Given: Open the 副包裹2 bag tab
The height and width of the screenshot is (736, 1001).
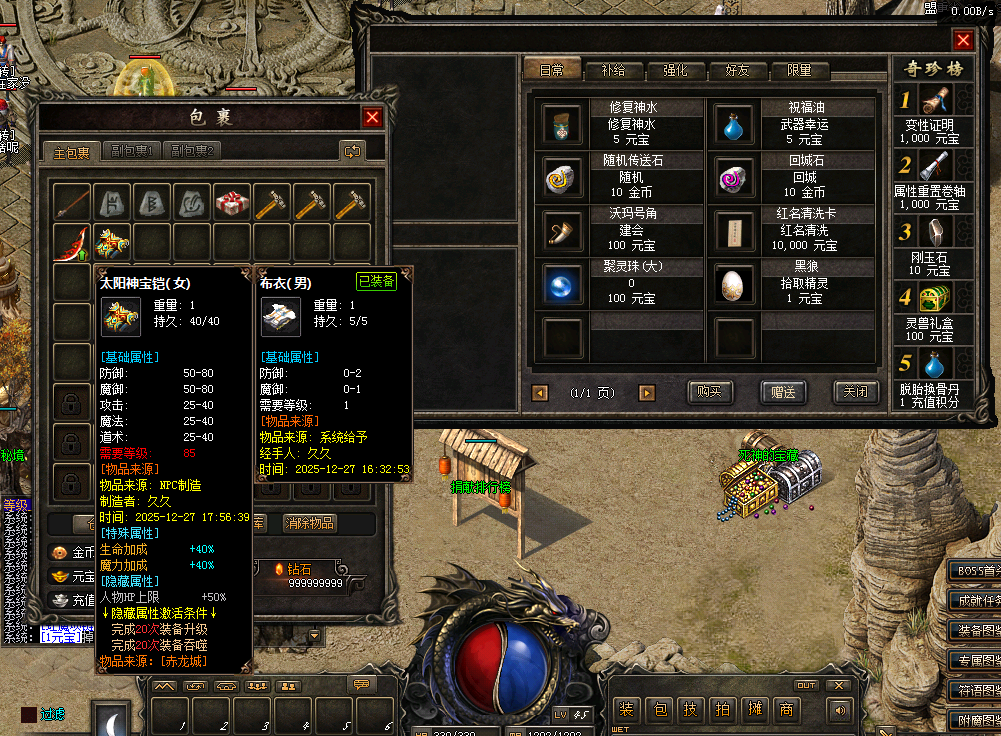Looking at the screenshot, I should [x=193, y=152].
